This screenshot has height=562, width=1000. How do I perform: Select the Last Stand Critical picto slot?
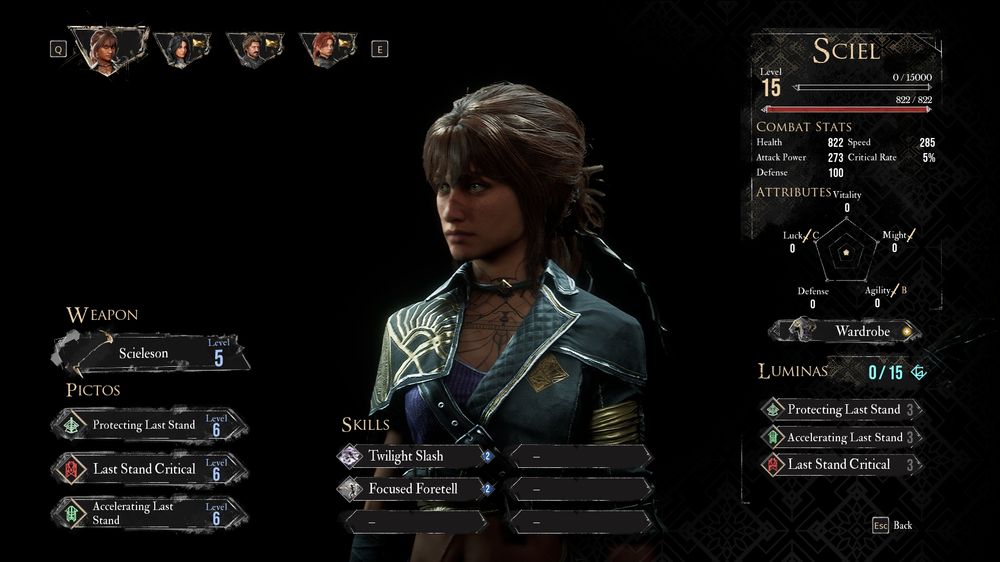(150, 469)
